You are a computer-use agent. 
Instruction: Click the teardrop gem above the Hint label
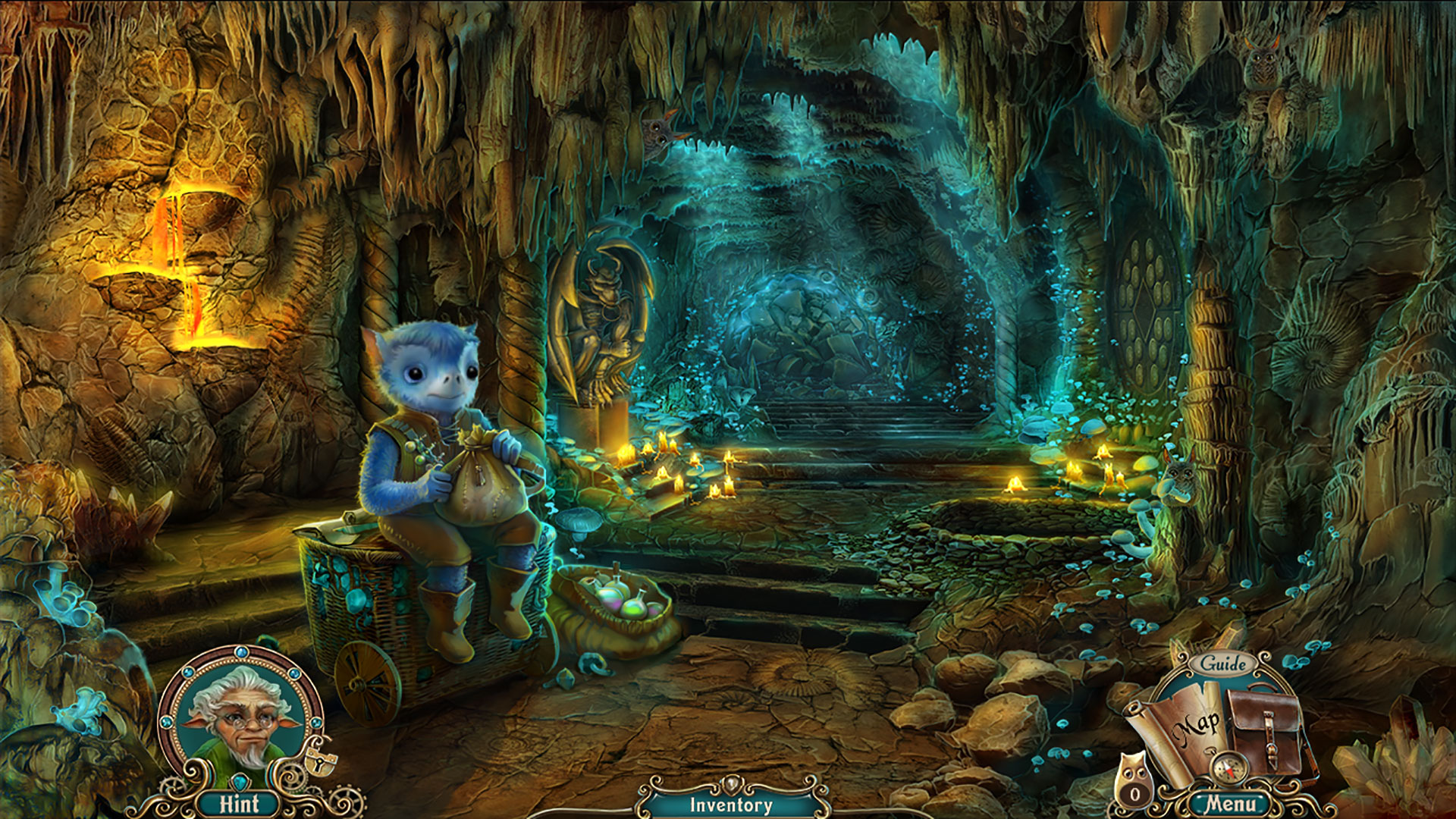tap(240, 782)
